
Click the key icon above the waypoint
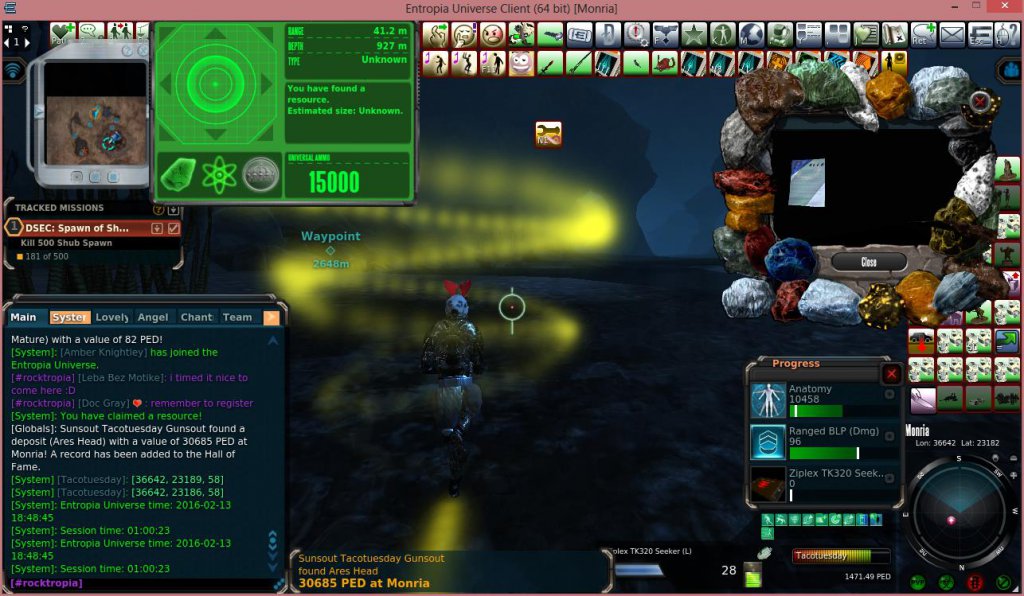548,133
